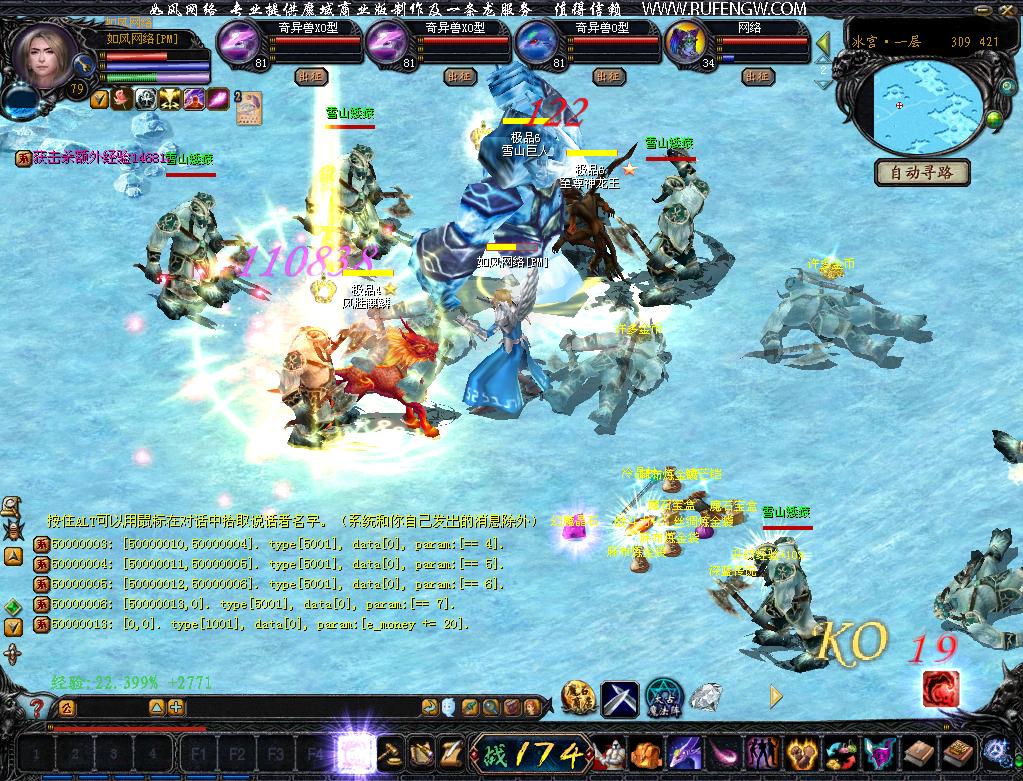Open the settings gear in the bottom-right corner
Image resolution: width=1023 pixels, height=781 pixels.
tap(997, 751)
